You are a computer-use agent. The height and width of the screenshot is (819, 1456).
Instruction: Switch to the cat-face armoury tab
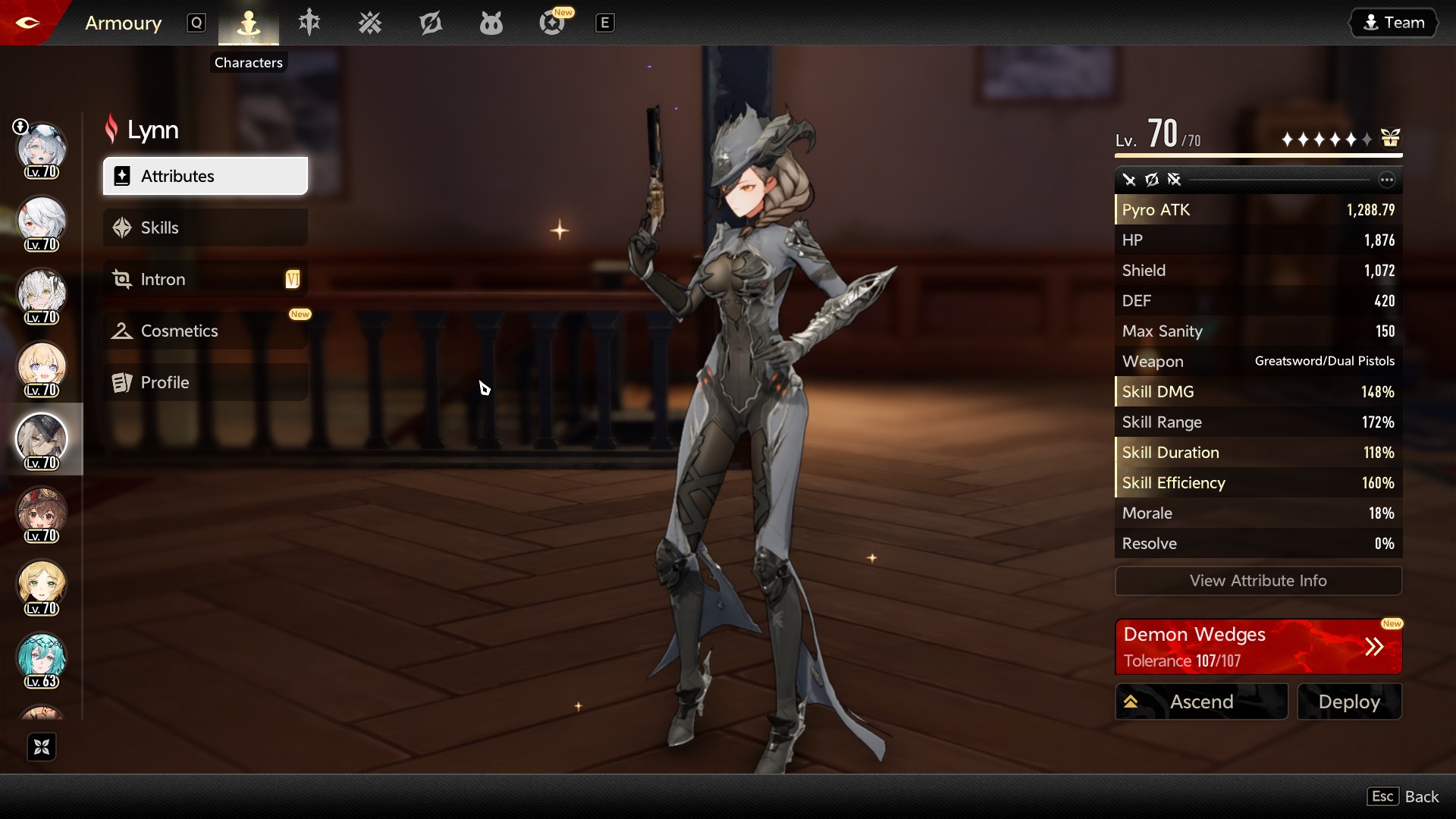pos(491,24)
